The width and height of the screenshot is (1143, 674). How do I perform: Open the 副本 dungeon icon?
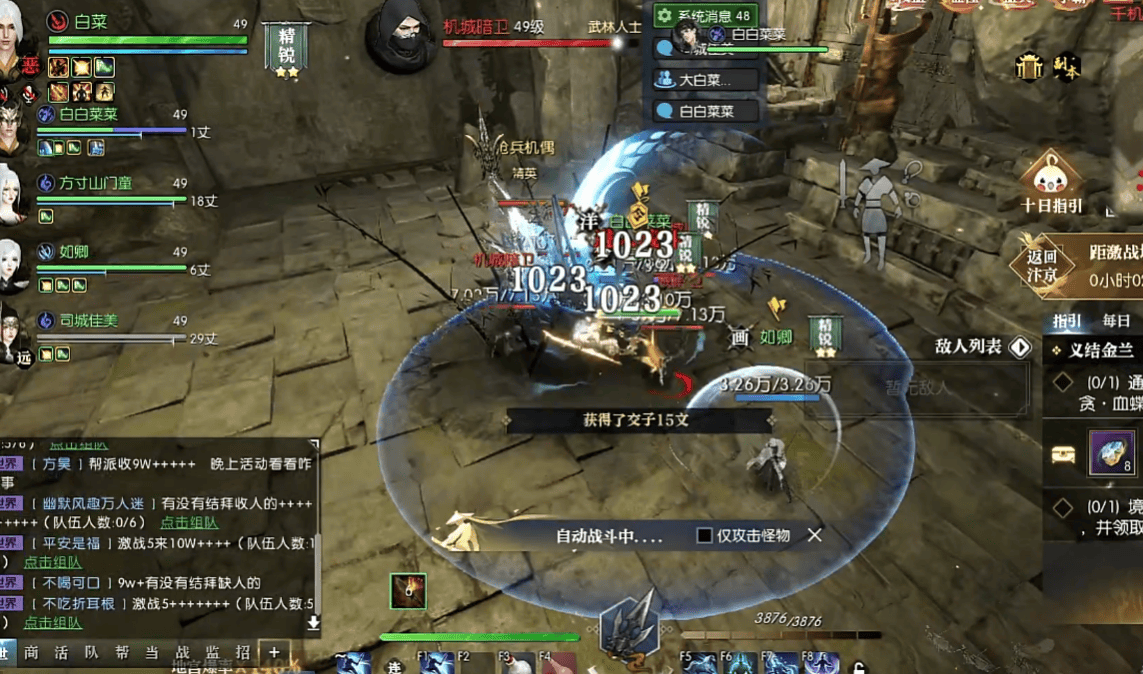point(1066,68)
